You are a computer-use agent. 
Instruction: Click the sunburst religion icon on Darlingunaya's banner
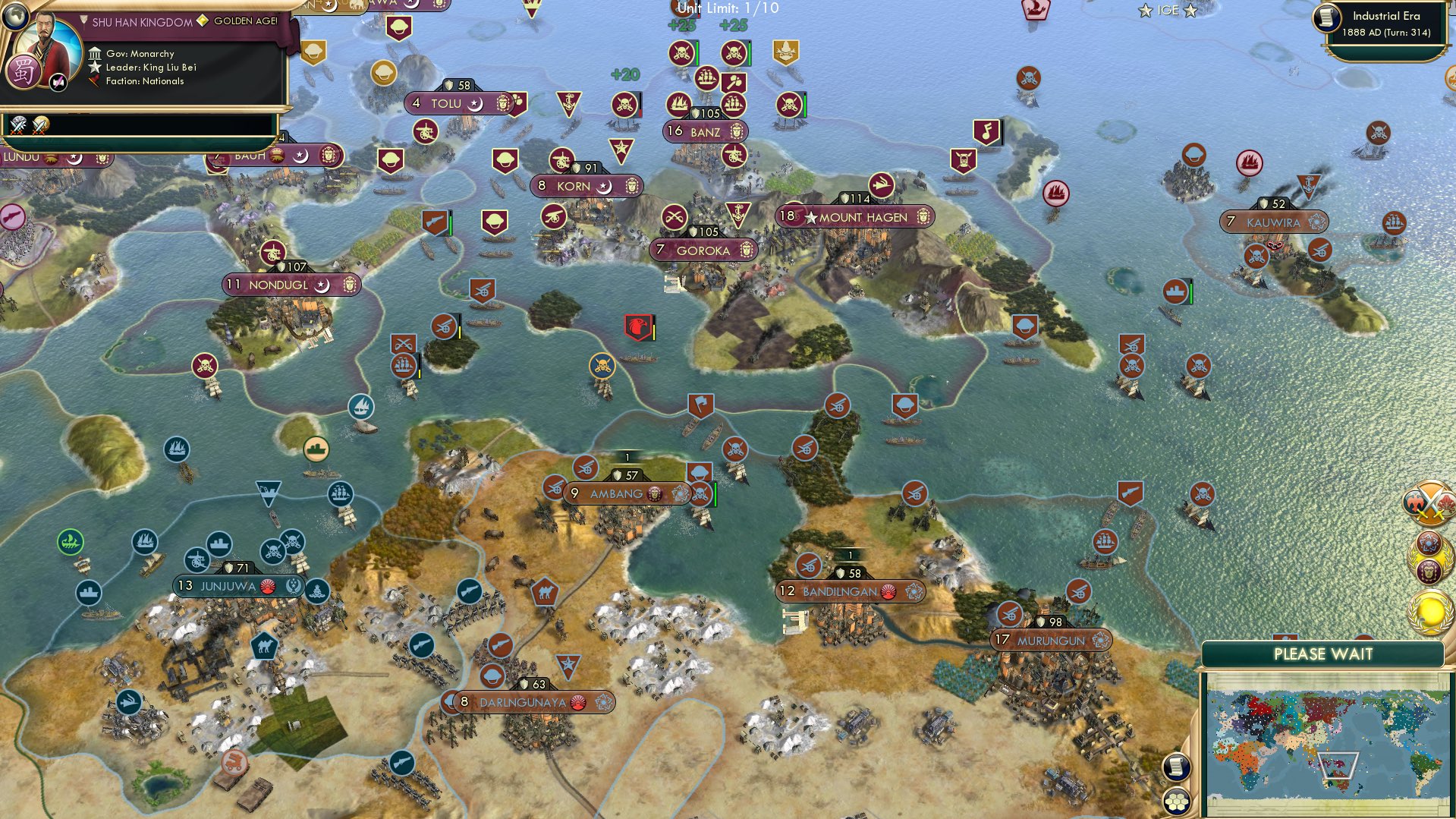coord(575,702)
